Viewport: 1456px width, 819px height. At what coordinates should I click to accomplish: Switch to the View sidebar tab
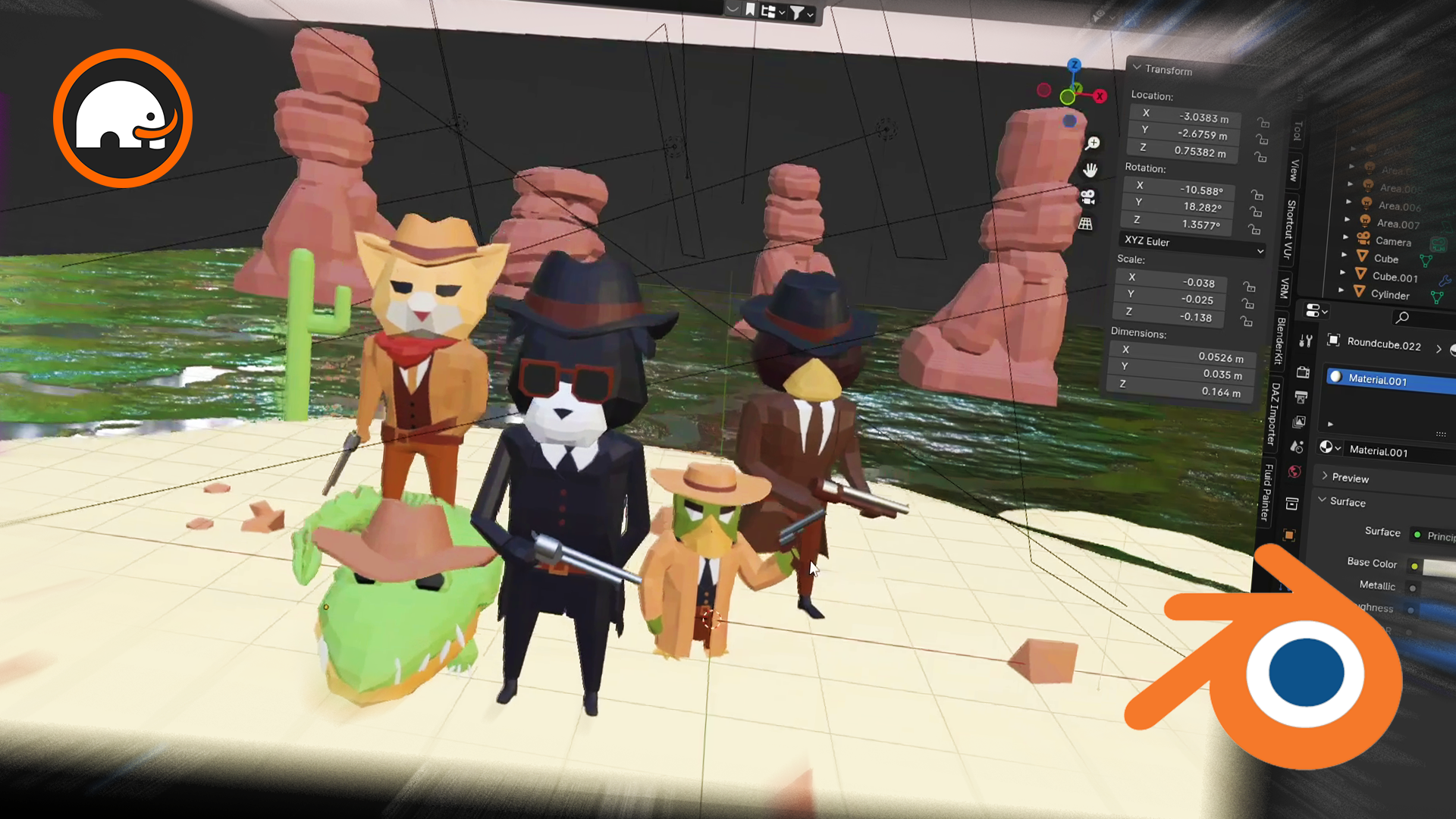(x=1294, y=171)
